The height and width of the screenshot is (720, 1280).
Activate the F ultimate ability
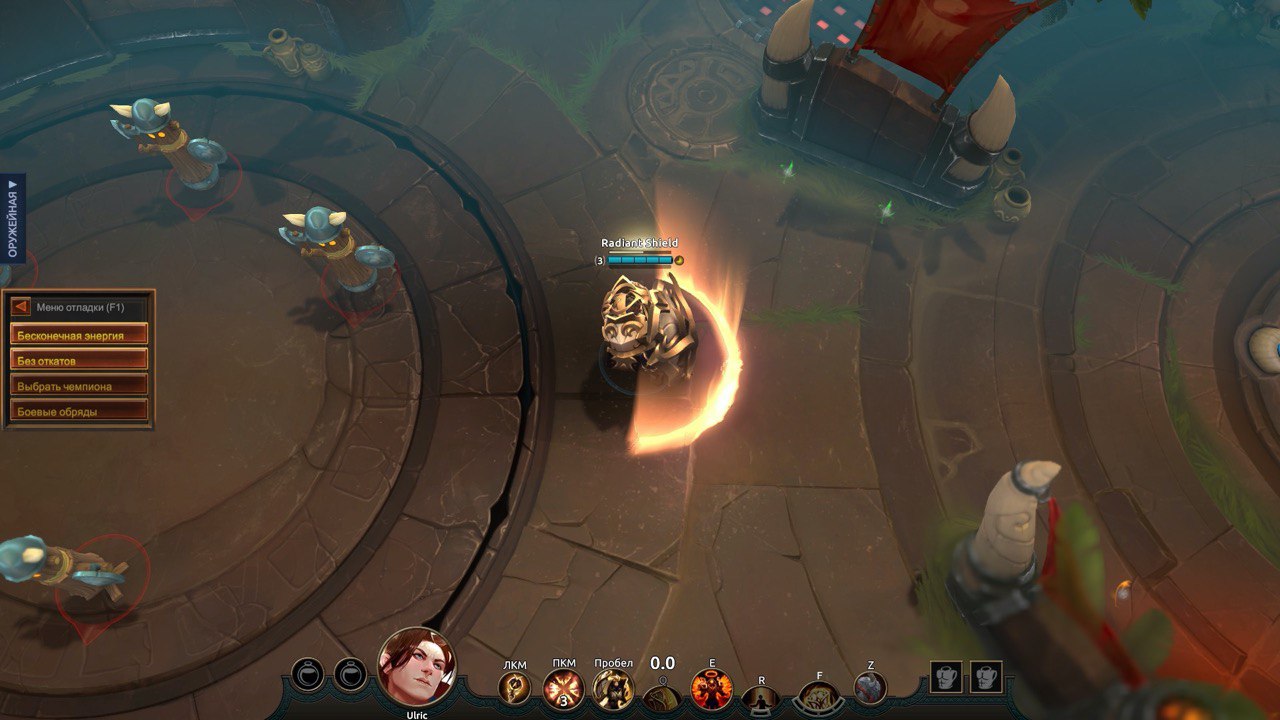tap(819, 697)
